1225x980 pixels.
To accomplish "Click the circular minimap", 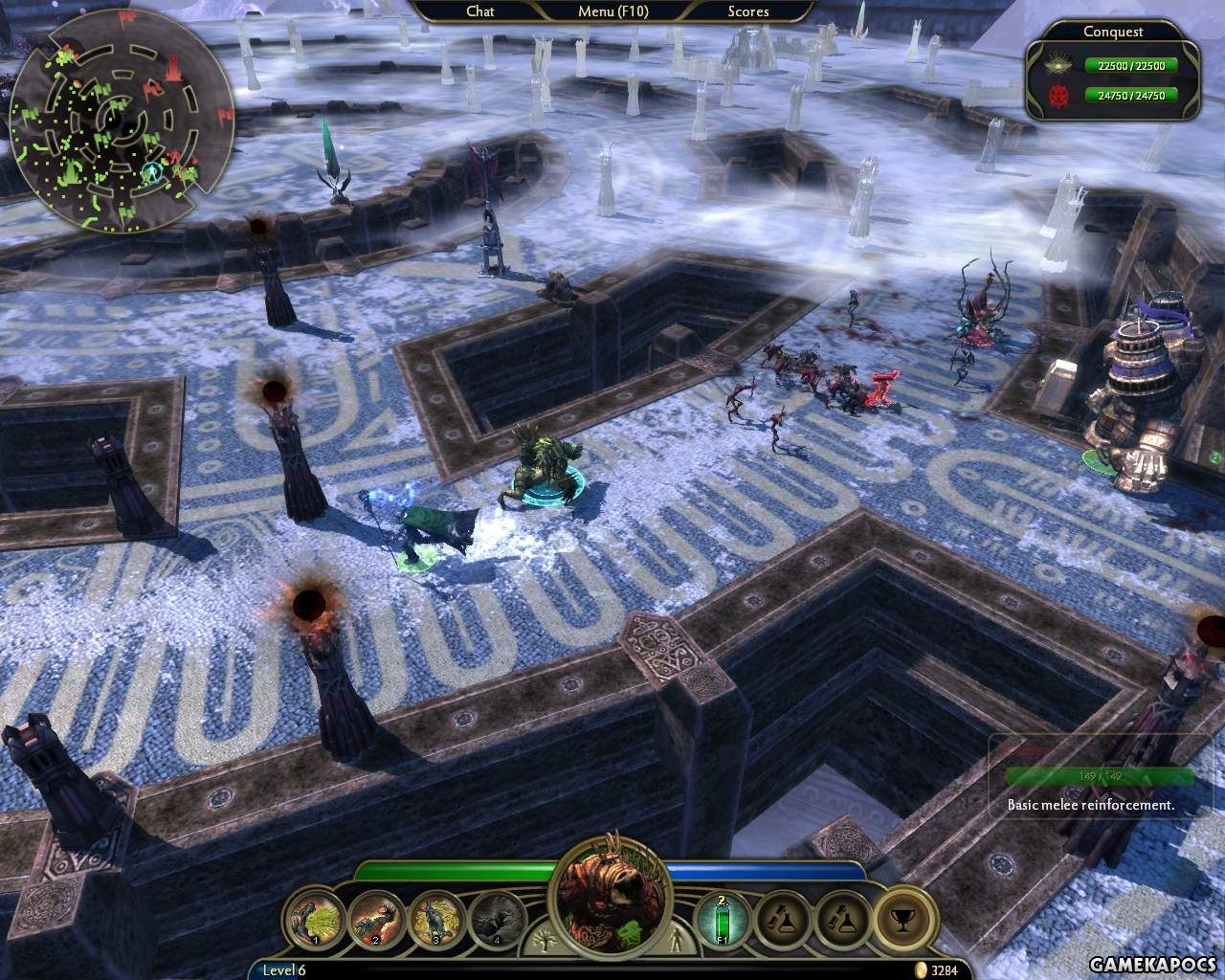I will point(122,119).
